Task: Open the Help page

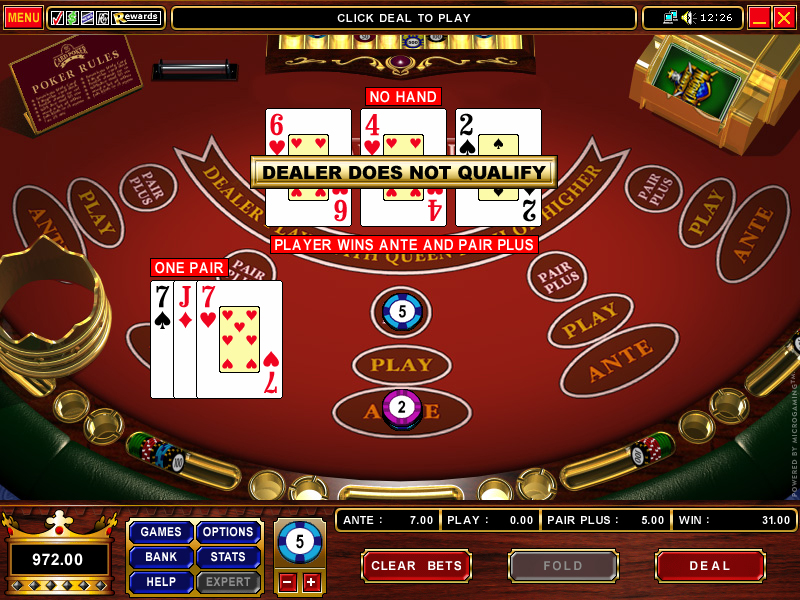Action: point(161,582)
